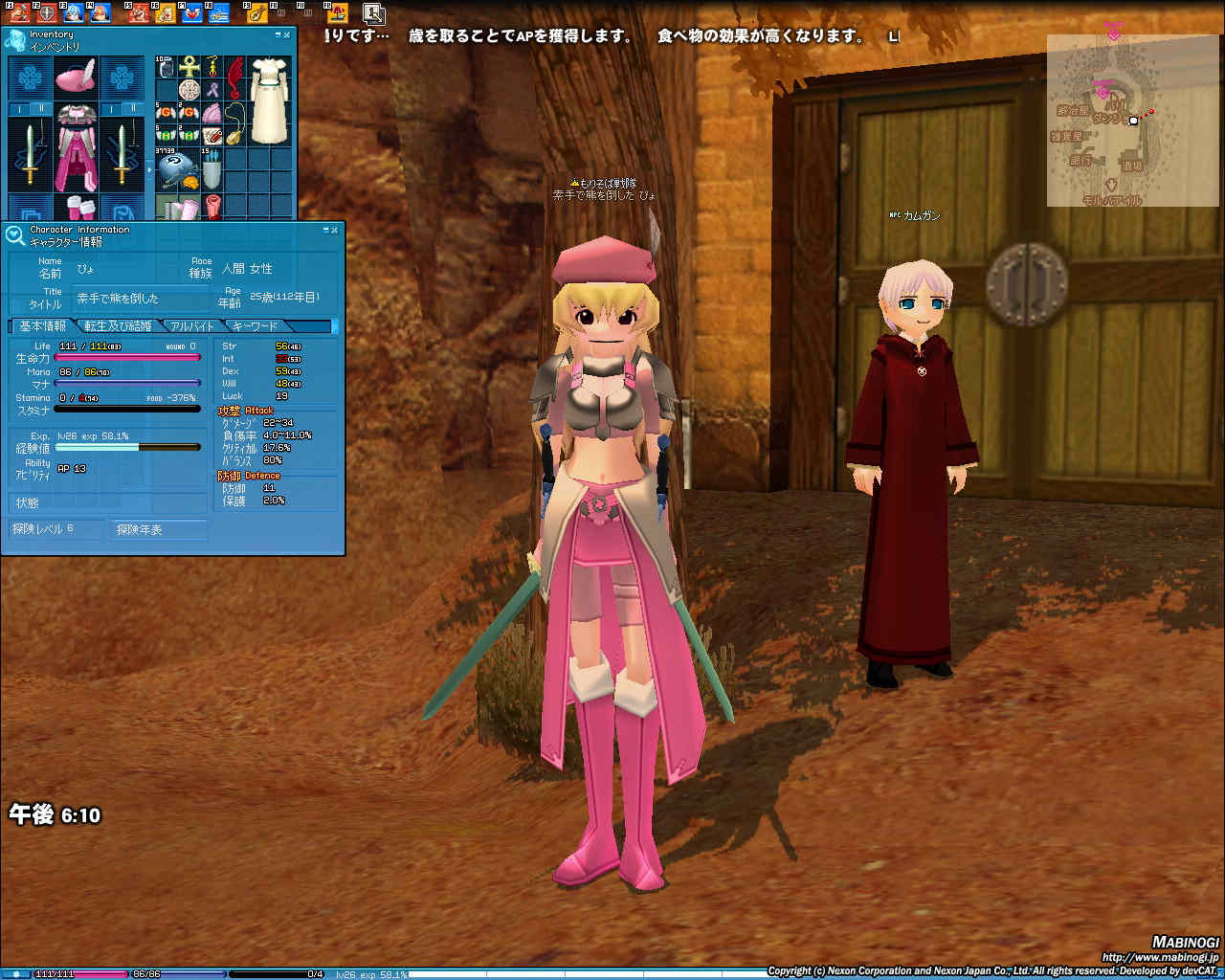
Task: Expand the inventory side arrow
Action: pos(148,169)
